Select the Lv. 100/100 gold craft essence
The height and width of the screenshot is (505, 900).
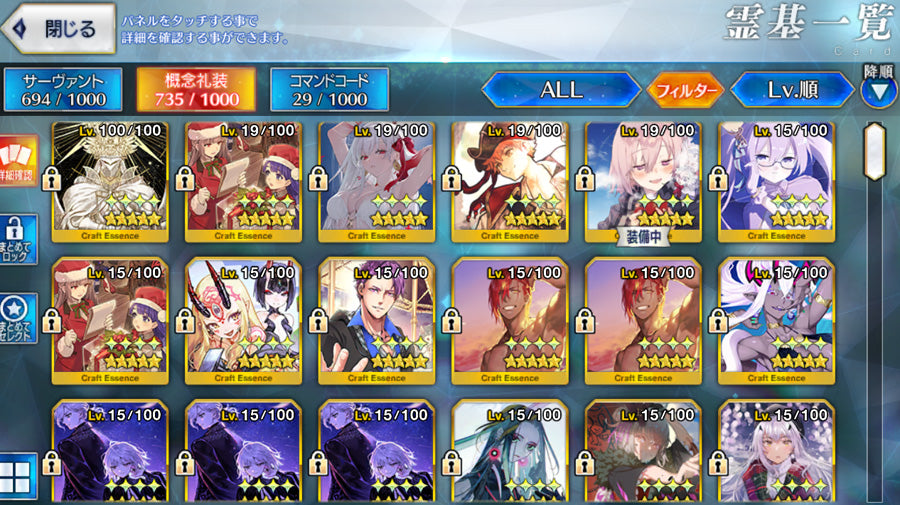click(x=111, y=180)
